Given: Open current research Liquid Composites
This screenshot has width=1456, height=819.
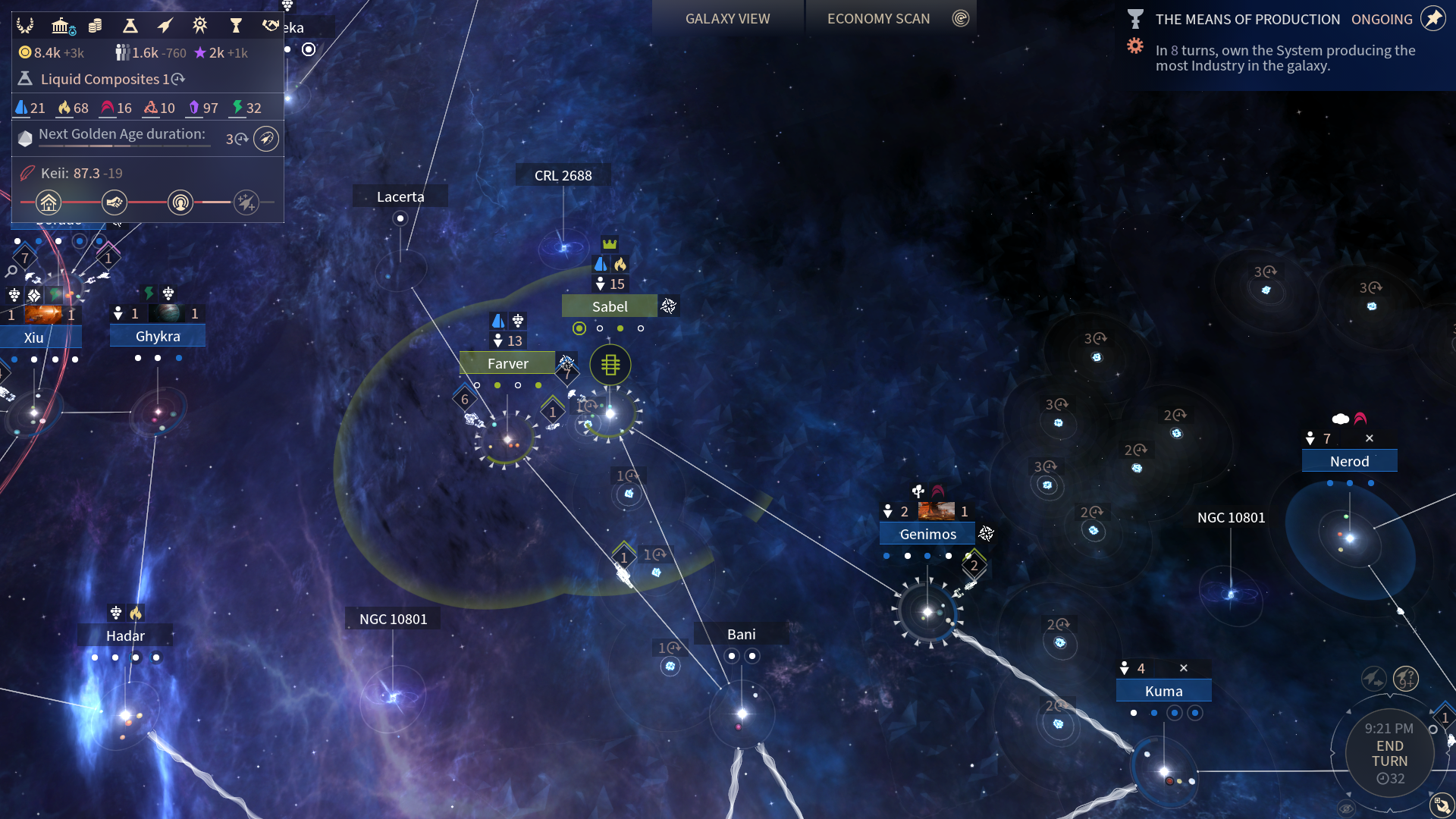Looking at the screenshot, I should [x=100, y=79].
